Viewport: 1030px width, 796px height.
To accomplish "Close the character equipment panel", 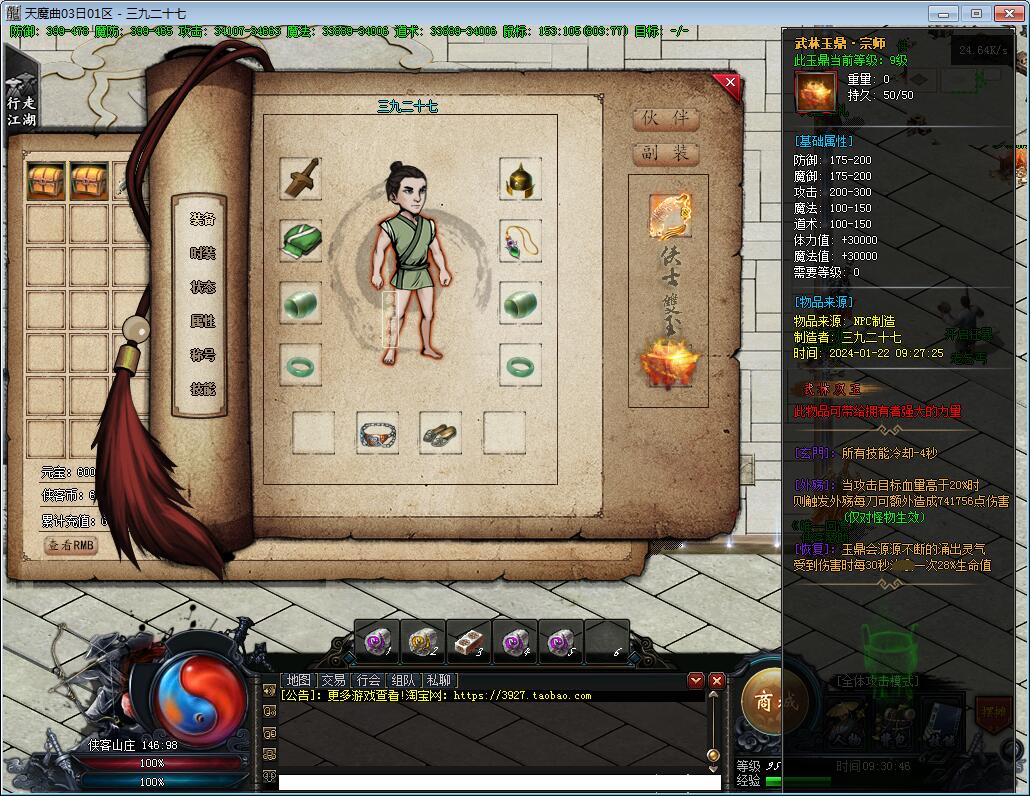I will pos(730,83).
